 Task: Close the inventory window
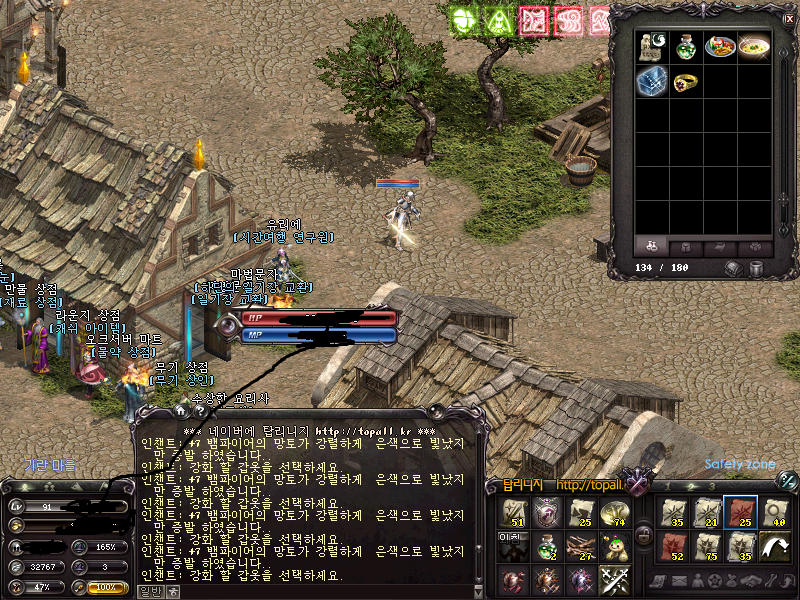pos(789,18)
